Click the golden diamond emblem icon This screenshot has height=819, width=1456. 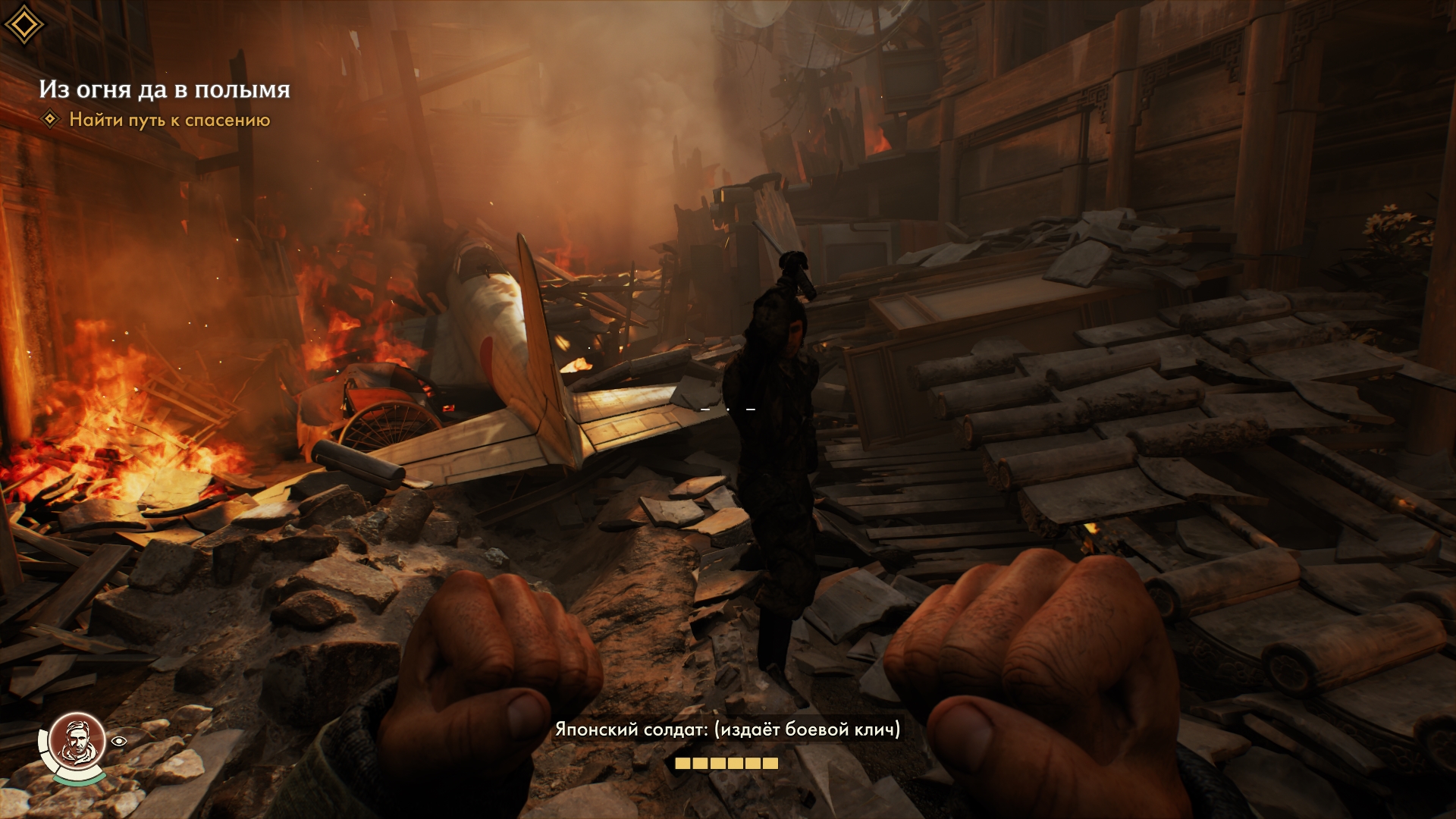[x=24, y=25]
